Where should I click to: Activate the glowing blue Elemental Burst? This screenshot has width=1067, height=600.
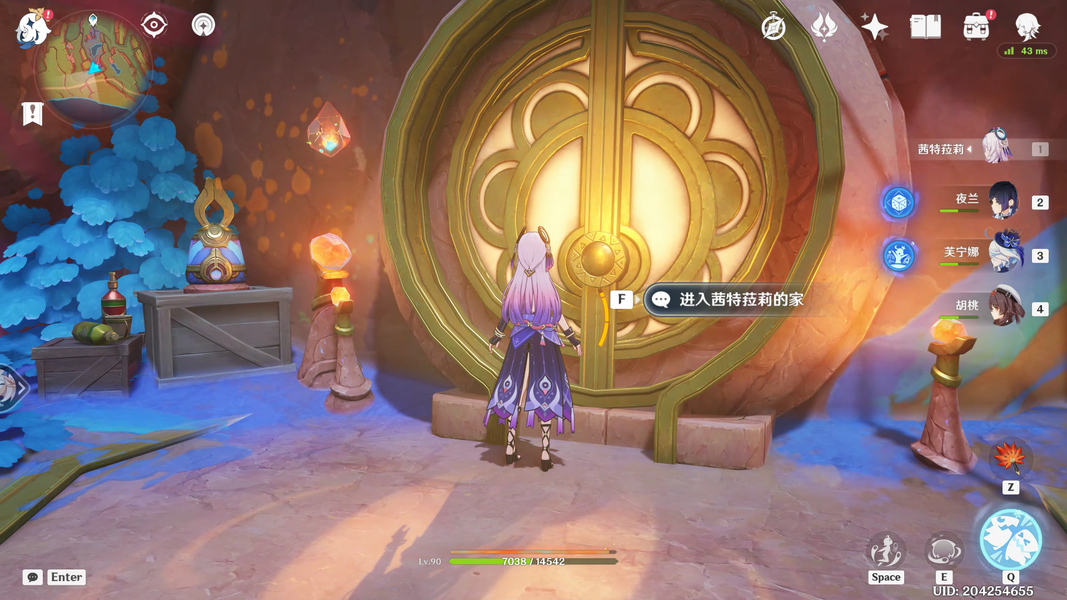[x=1010, y=540]
